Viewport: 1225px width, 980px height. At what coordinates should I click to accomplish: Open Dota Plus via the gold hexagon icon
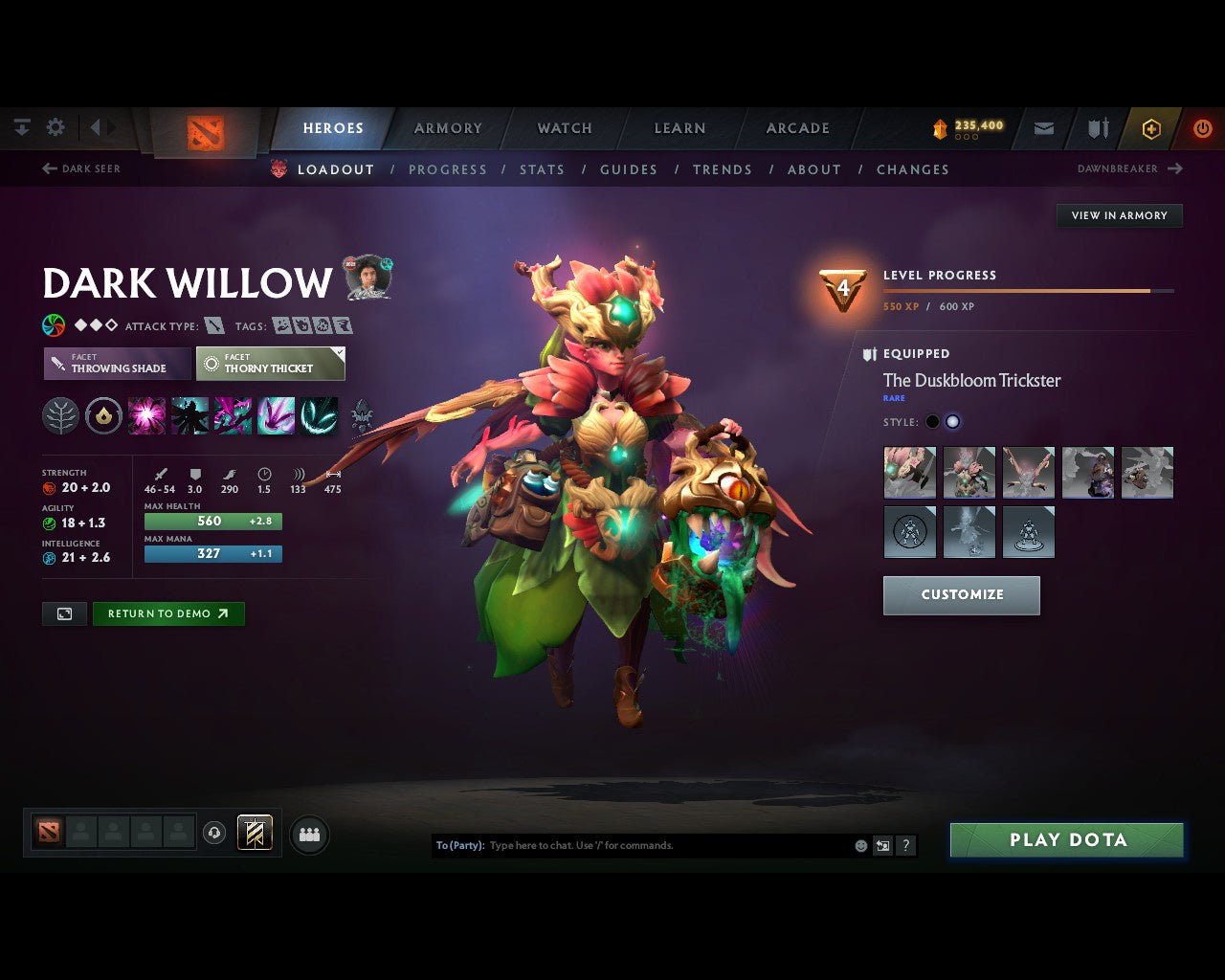(1151, 128)
